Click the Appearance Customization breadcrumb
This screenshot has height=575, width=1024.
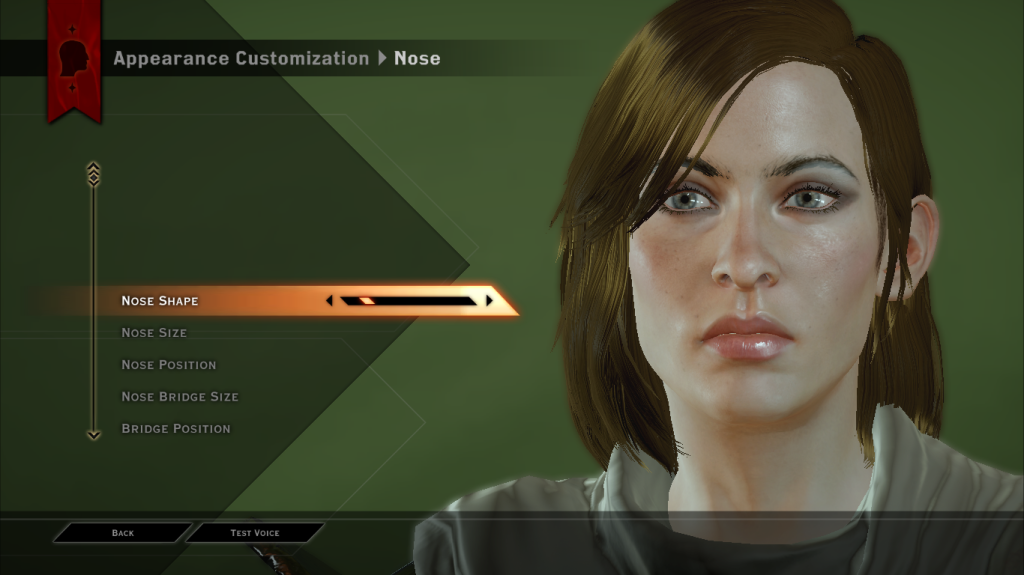(x=241, y=58)
